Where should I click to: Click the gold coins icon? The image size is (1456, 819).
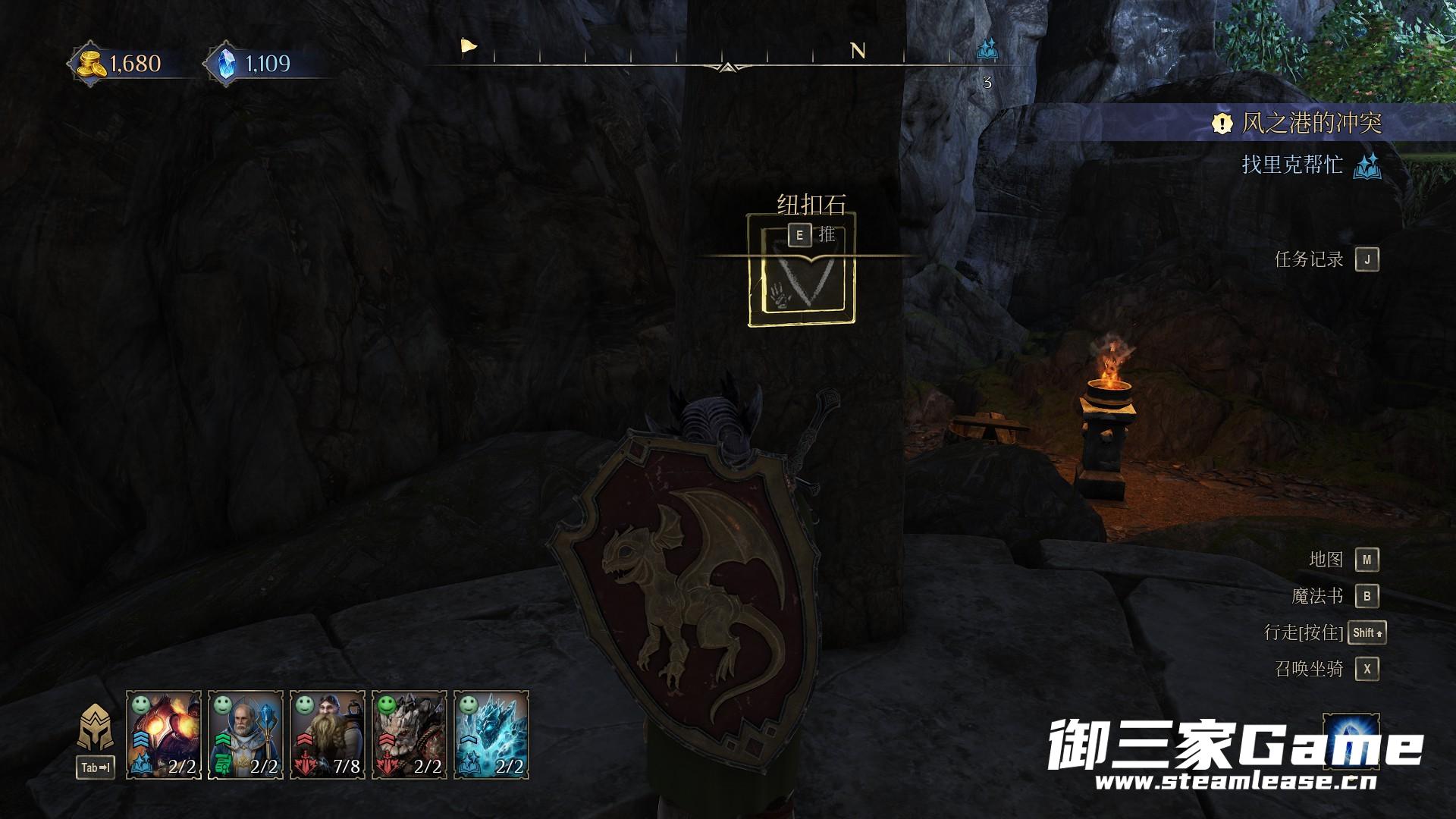pos(91,64)
